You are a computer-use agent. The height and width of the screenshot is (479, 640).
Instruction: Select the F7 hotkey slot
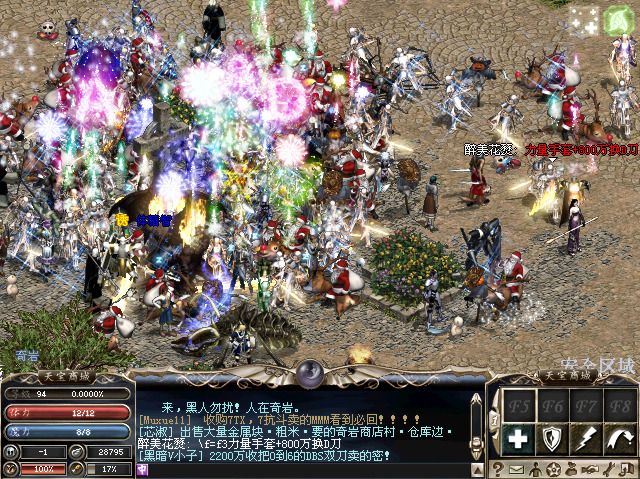[585, 404]
